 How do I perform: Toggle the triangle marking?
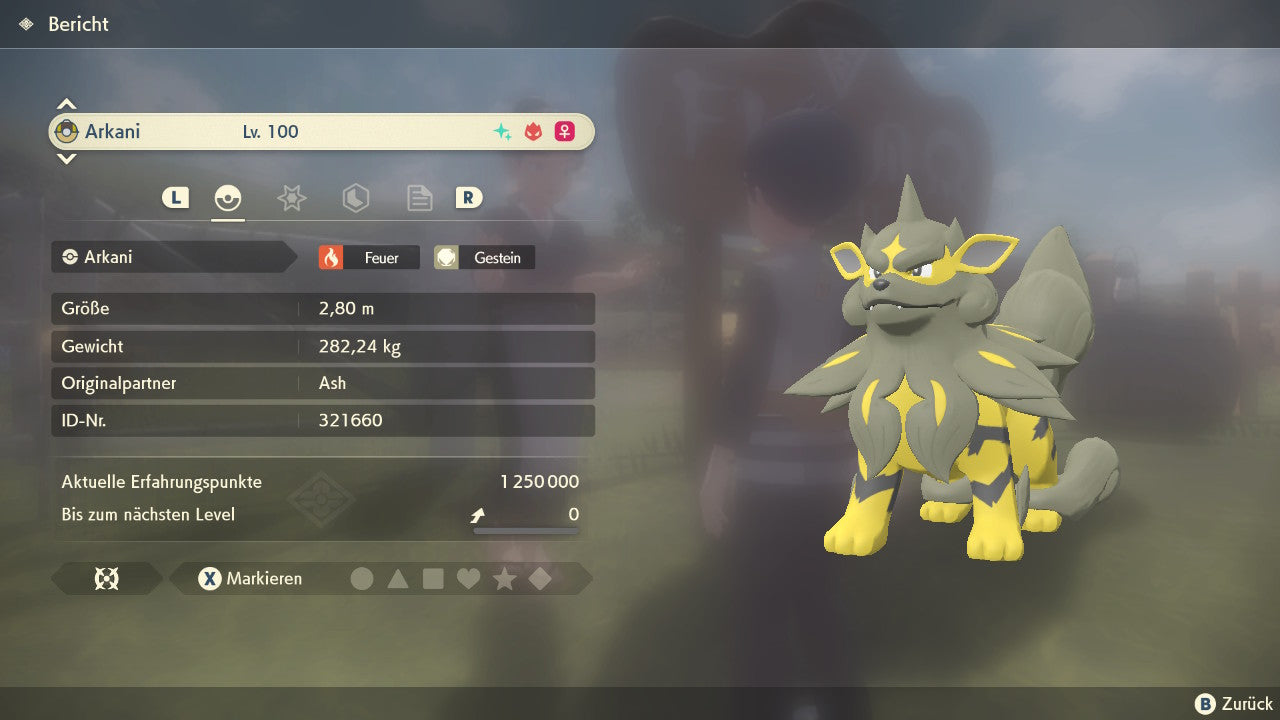pos(398,578)
